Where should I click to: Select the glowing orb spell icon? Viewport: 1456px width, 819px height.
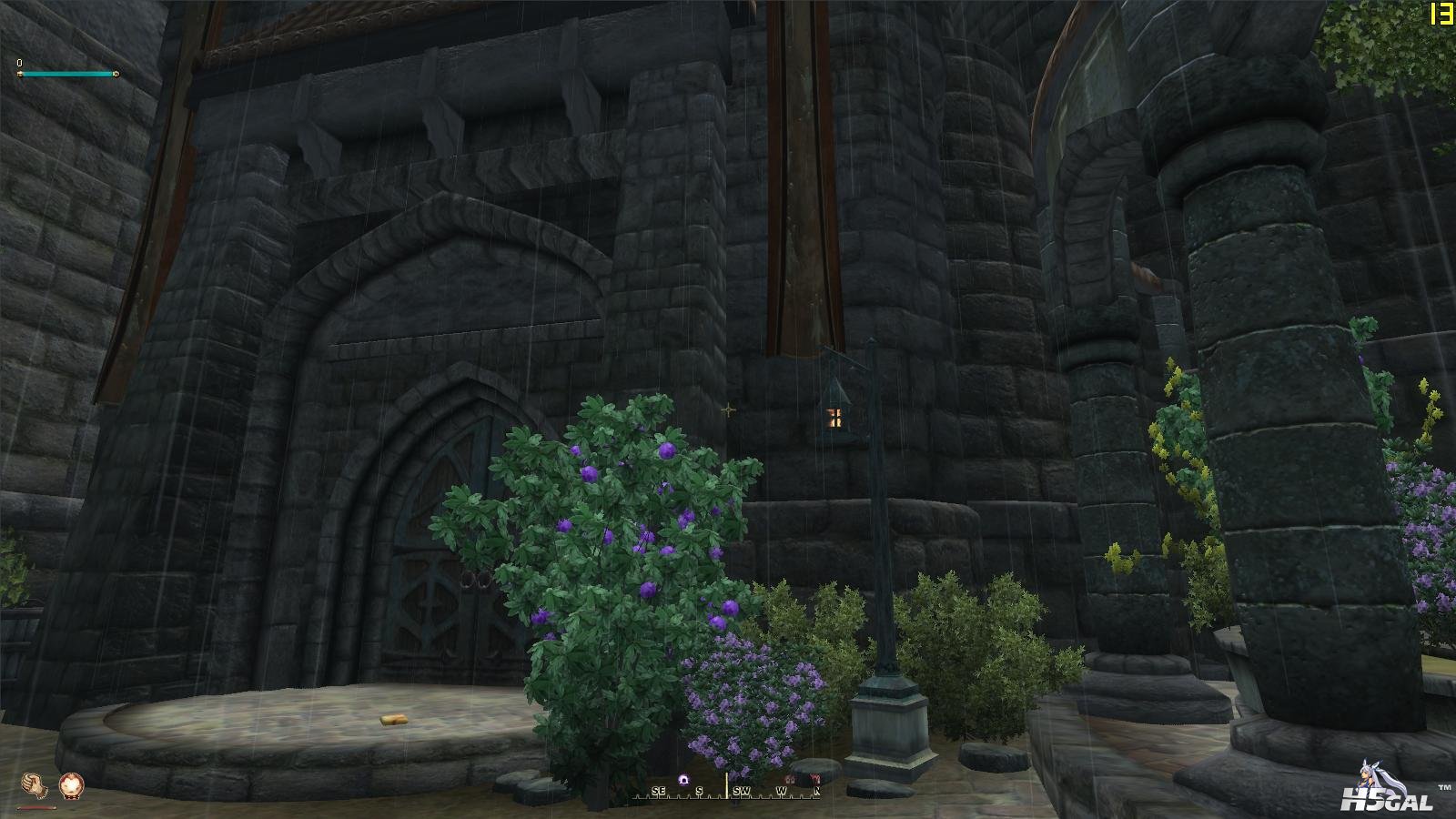71,784
